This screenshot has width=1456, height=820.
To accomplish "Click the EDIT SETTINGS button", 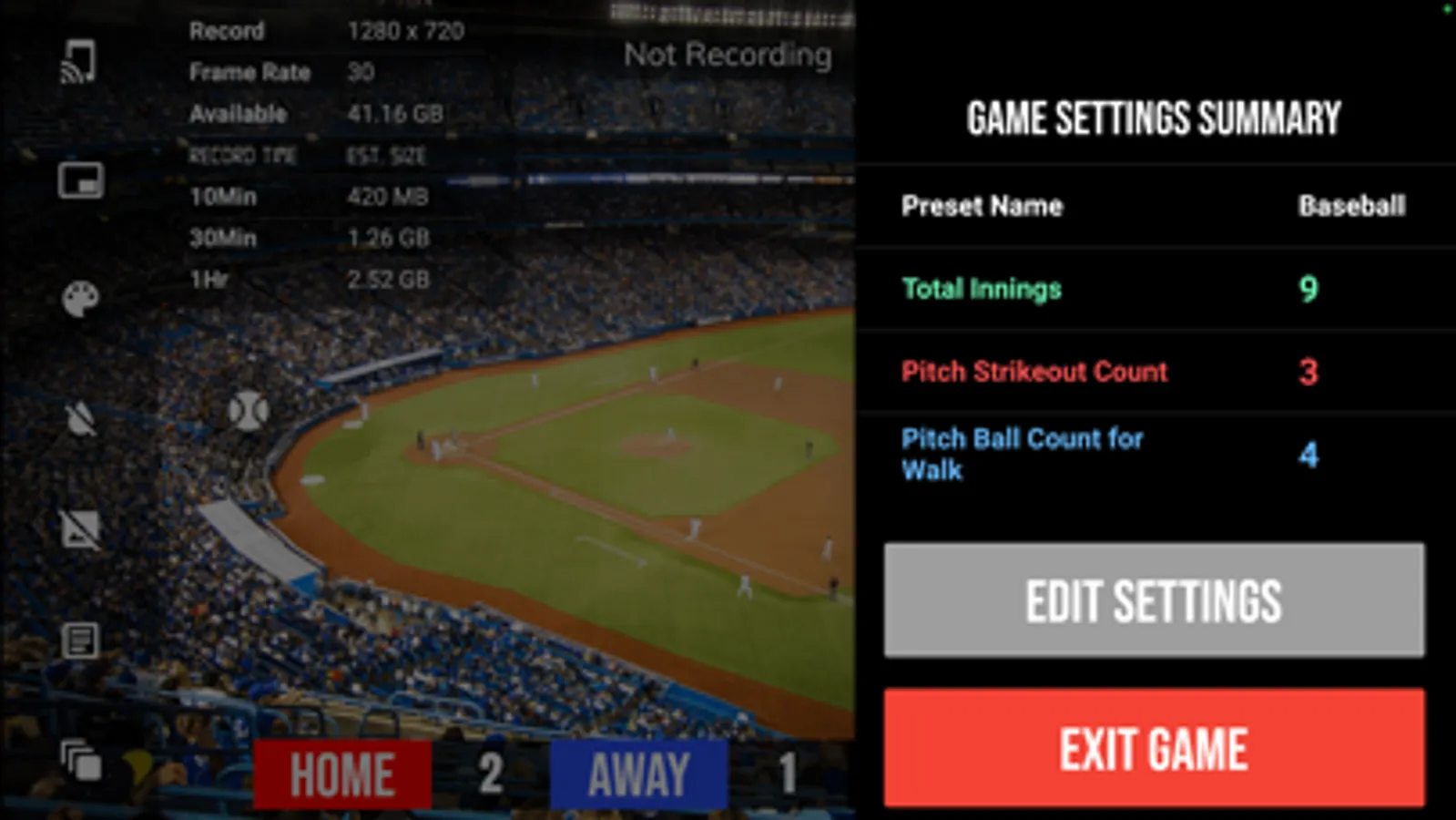I will click(x=1153, y=601).
